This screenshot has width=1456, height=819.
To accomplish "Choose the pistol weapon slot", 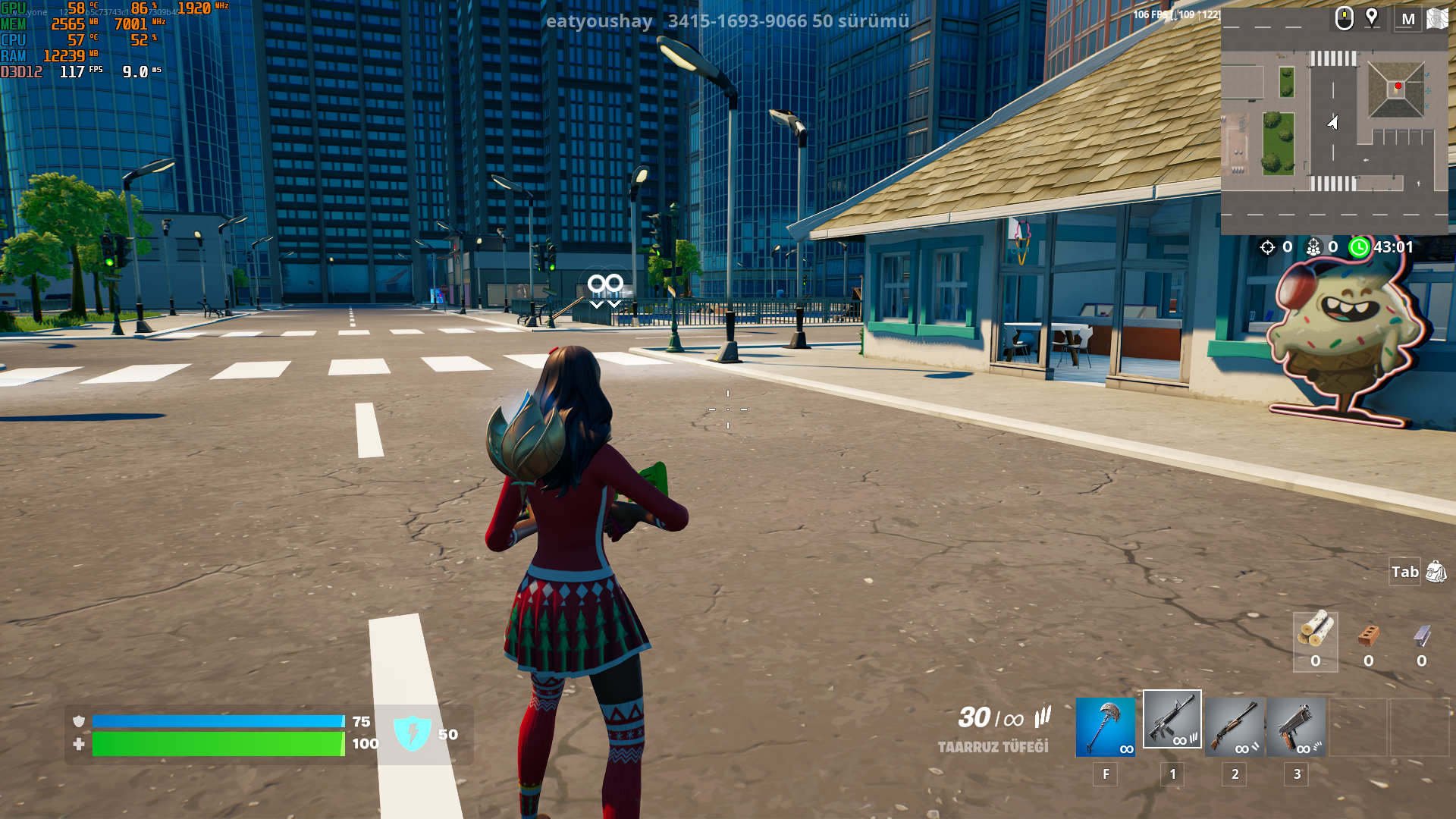I will (x=1296, y=727).
